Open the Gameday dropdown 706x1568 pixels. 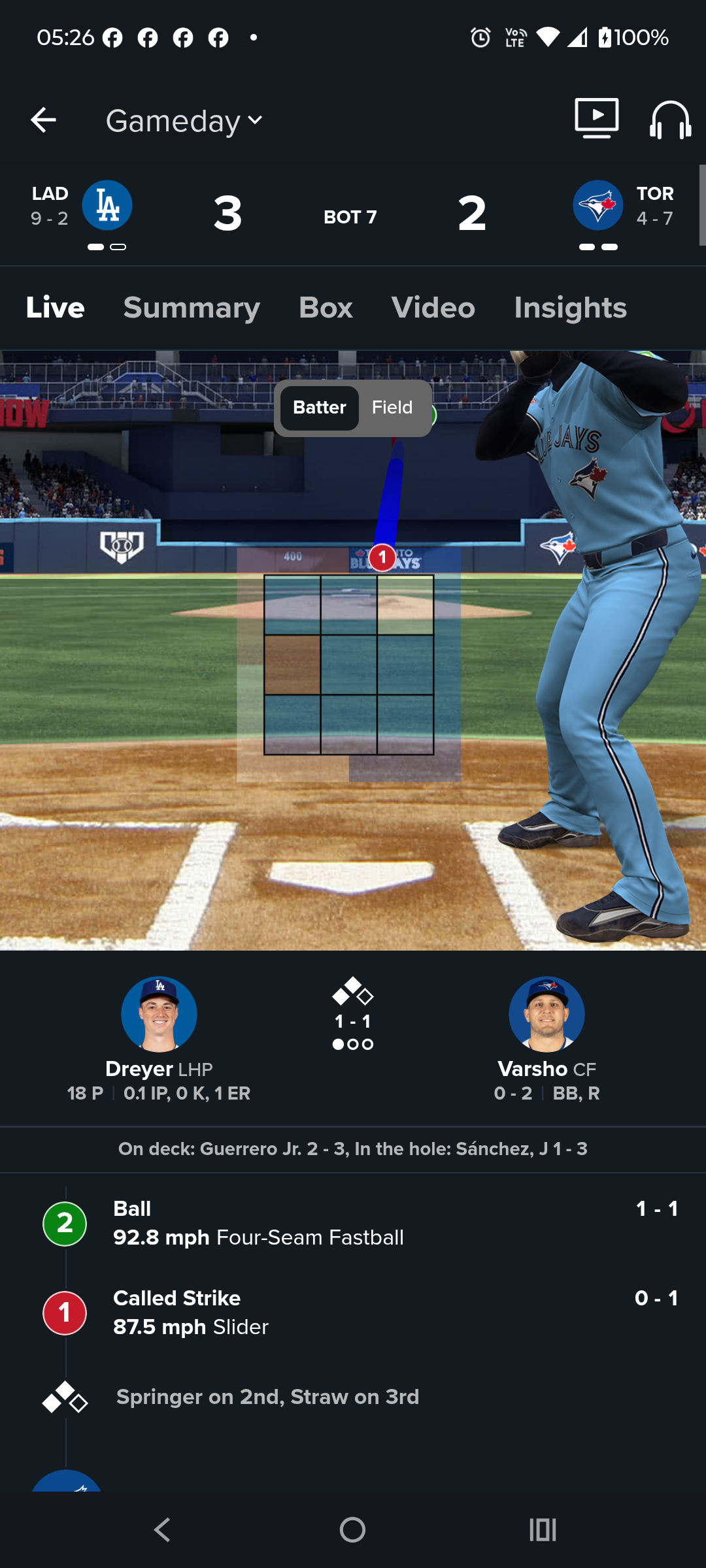[184, 121]
